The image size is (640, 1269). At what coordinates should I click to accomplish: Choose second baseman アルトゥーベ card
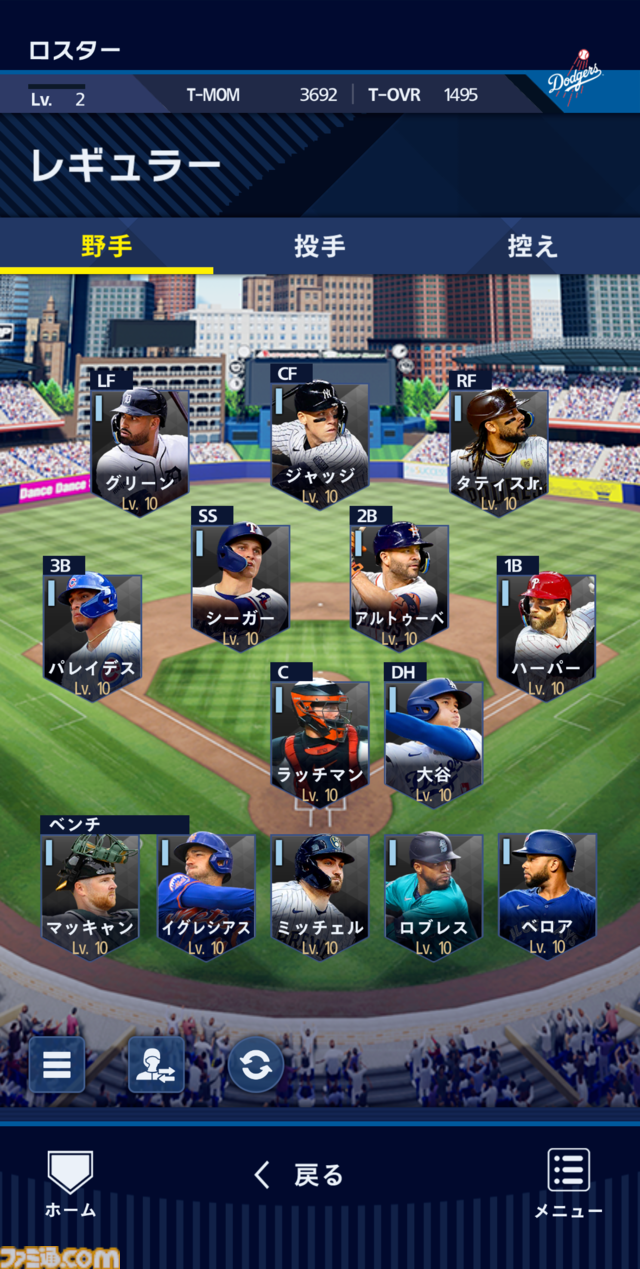click(x=399, y=586)
